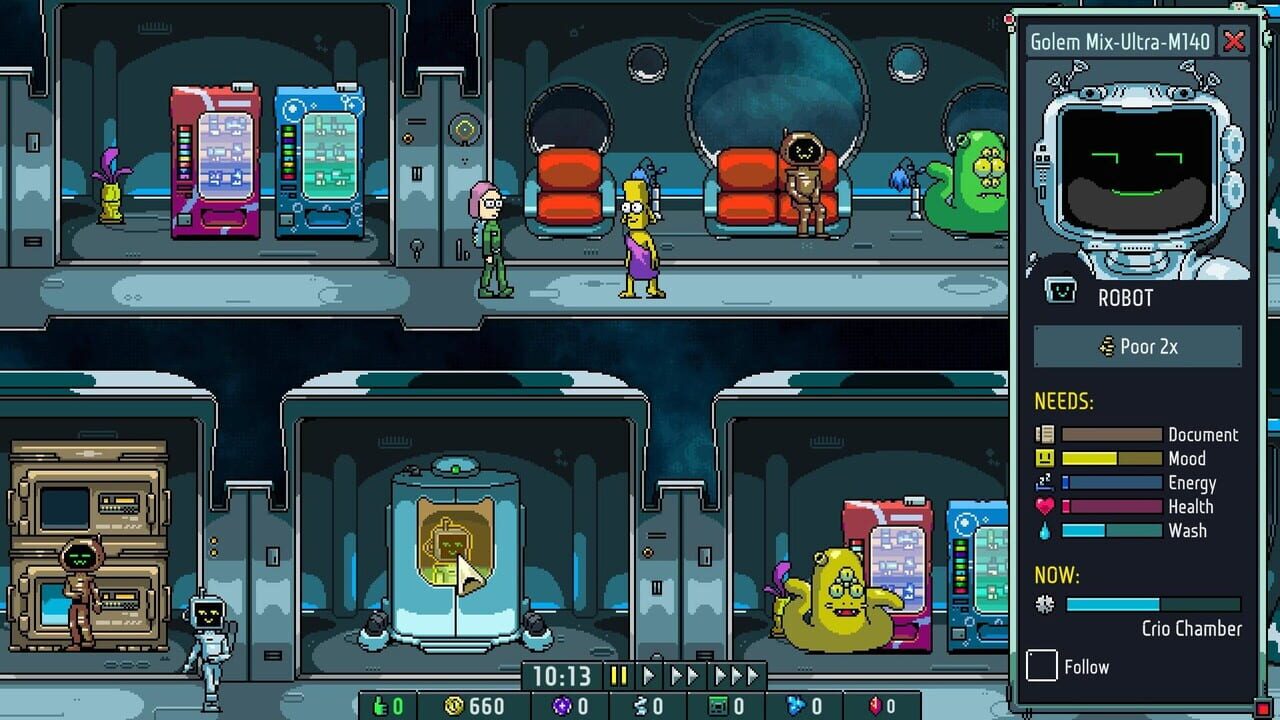The height and width of the screenshot is (720, 1280).
Task: Click the Poor 2x rank button
Action: pos(1137,346)
